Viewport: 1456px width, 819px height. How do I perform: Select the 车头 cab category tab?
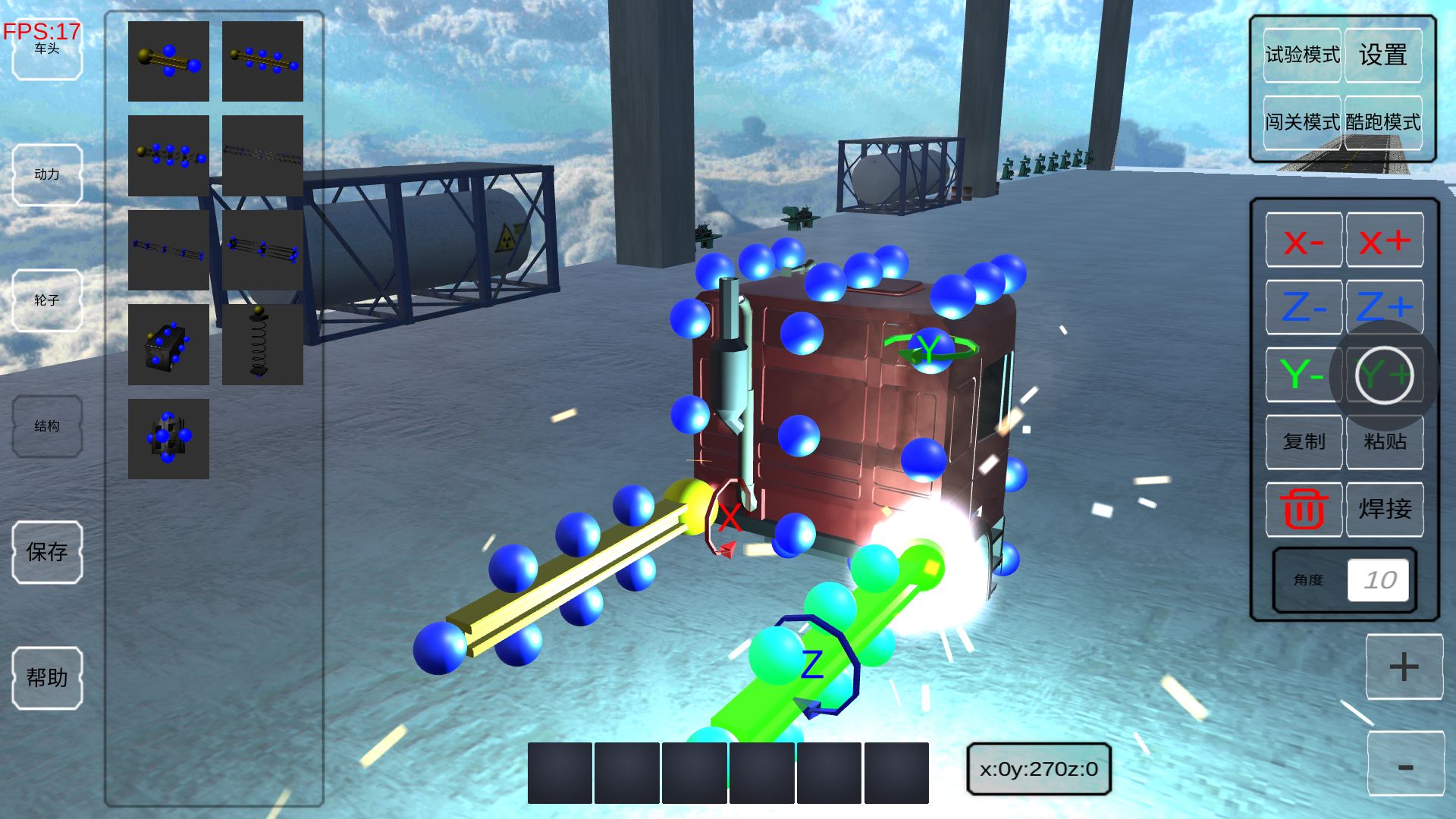(x=47, y=50)
